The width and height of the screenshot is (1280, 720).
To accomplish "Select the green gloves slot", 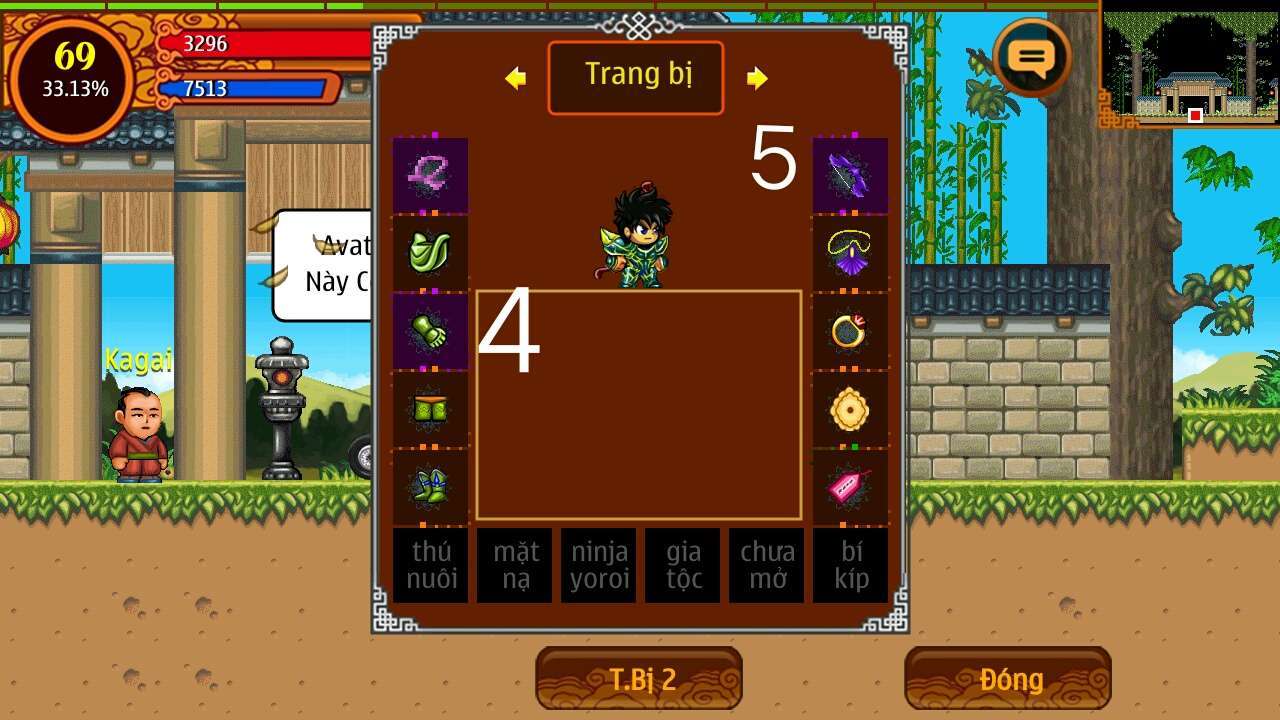I will coord(430,331).
